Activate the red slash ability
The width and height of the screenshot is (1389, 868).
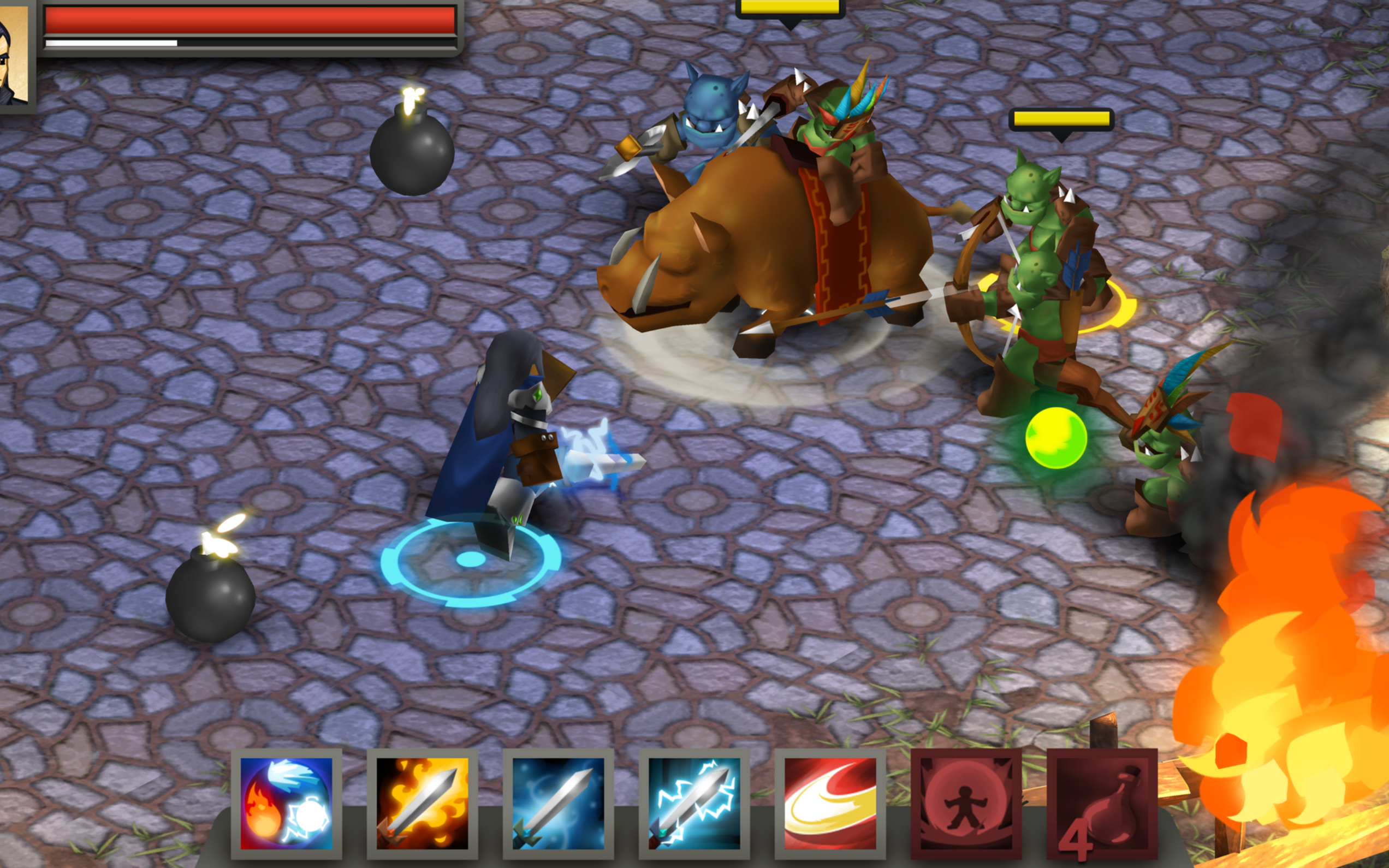click(x=830, y=802)
